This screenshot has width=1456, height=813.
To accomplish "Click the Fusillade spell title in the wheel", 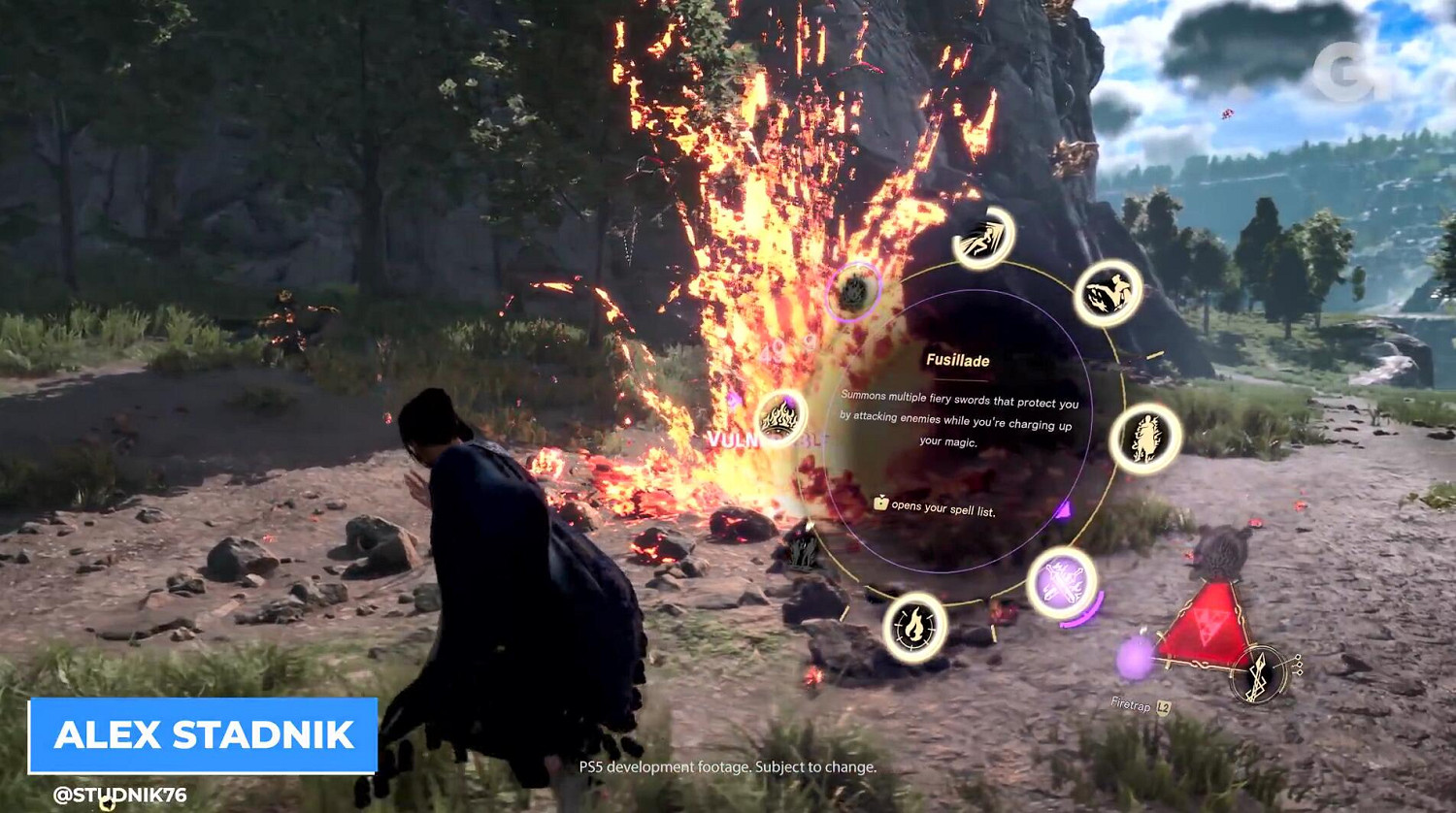I will coord(959,358).
